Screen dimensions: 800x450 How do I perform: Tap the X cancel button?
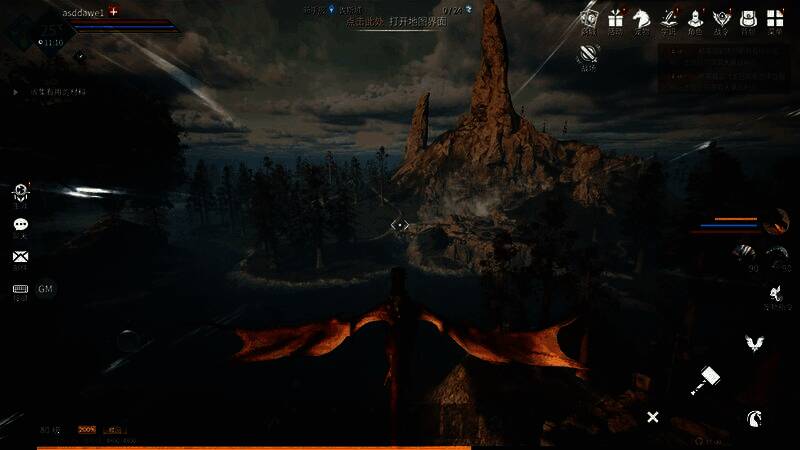click(x=652, y=417)
